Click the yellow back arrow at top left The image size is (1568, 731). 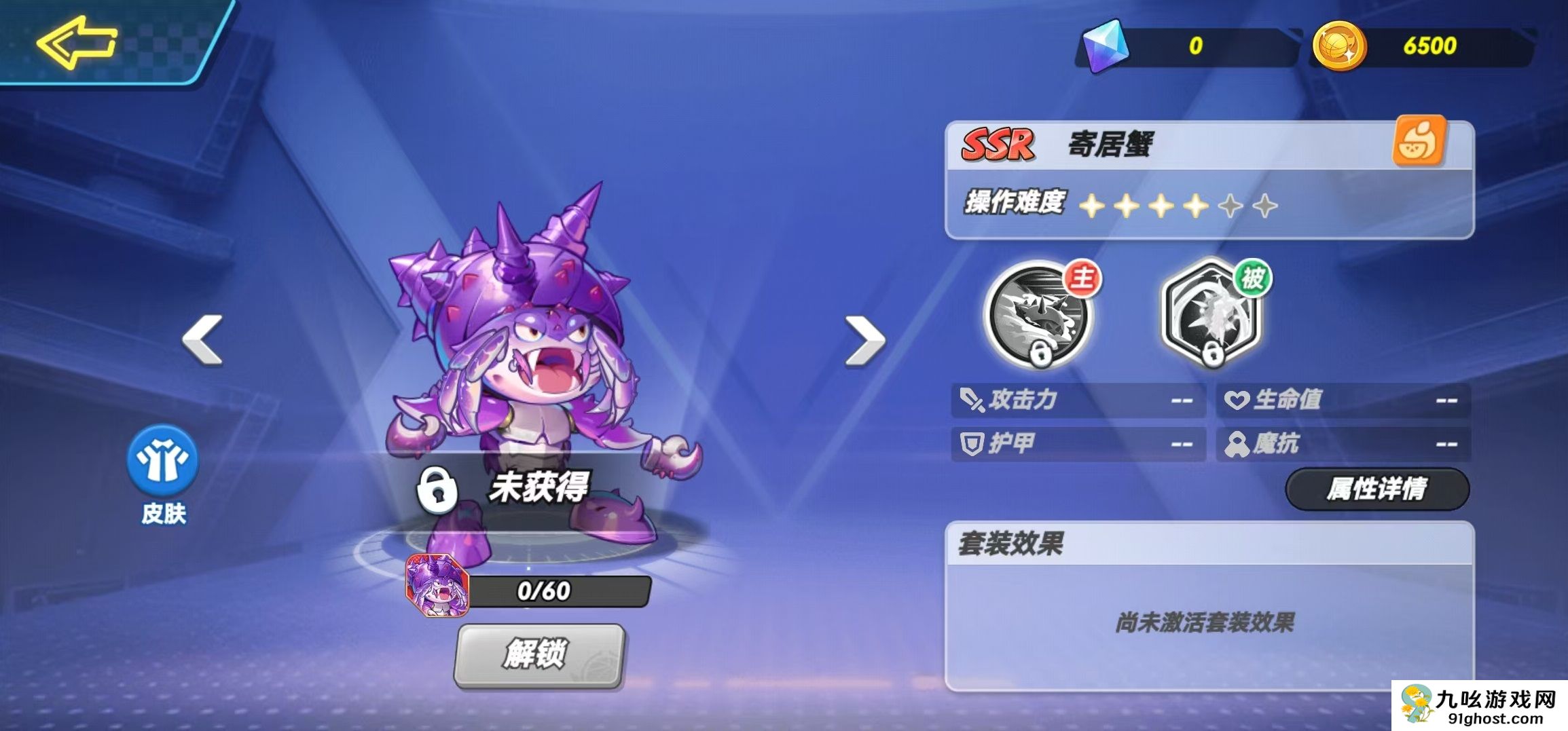[x=75, y=42]
